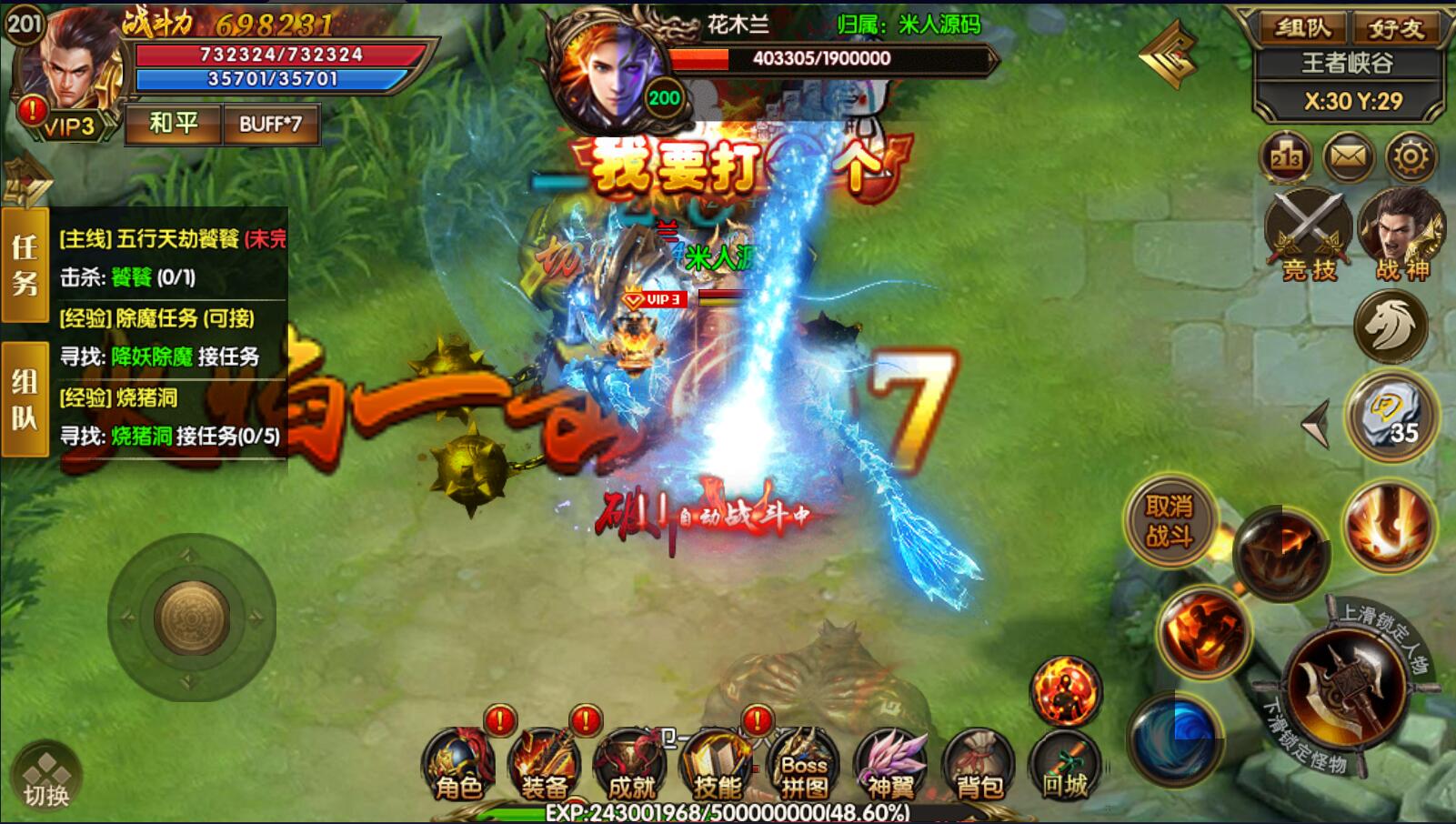Open the 神翼 wings menu
Image resolution: width=1456 pixels, height=824 pixels.
click(890, 766)
